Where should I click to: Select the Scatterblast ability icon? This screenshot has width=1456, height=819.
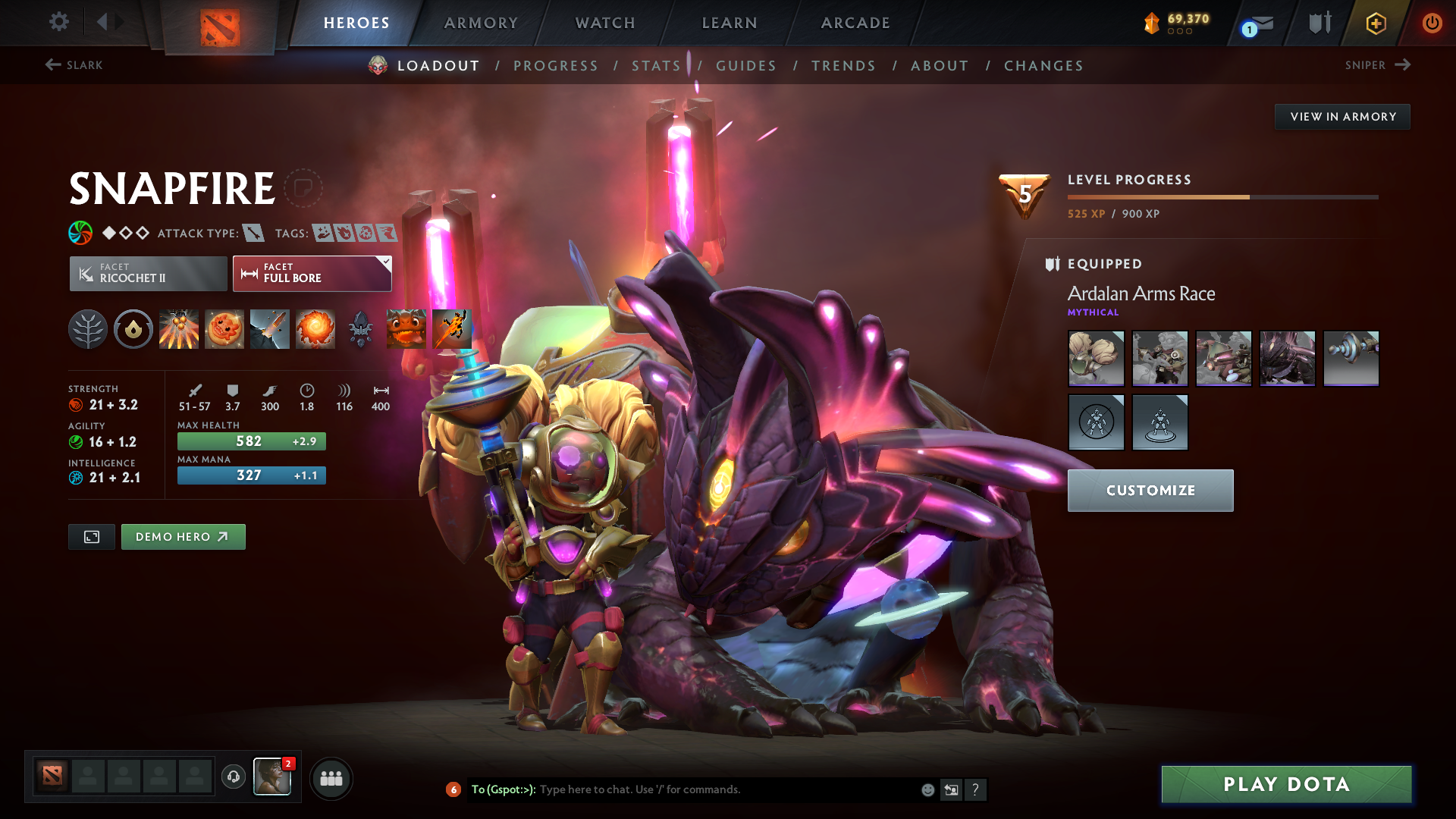179,328
